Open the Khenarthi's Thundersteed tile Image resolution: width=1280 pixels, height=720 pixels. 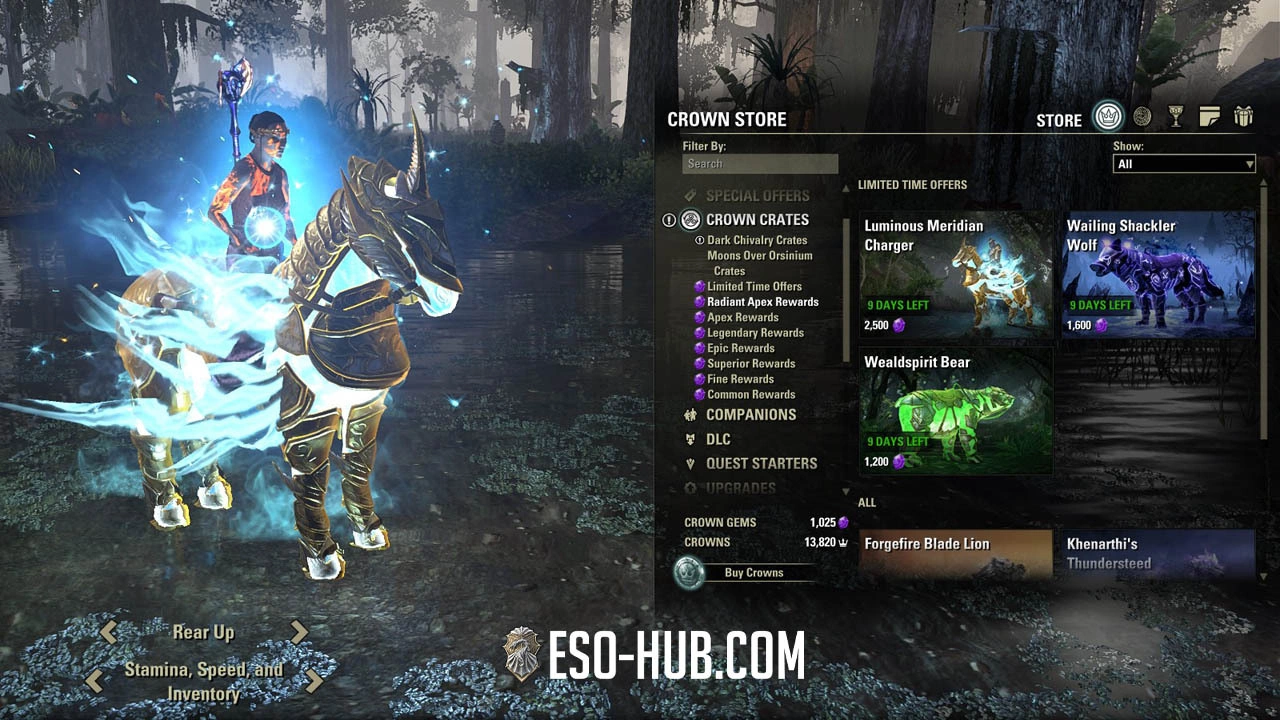click(1158, 553)
